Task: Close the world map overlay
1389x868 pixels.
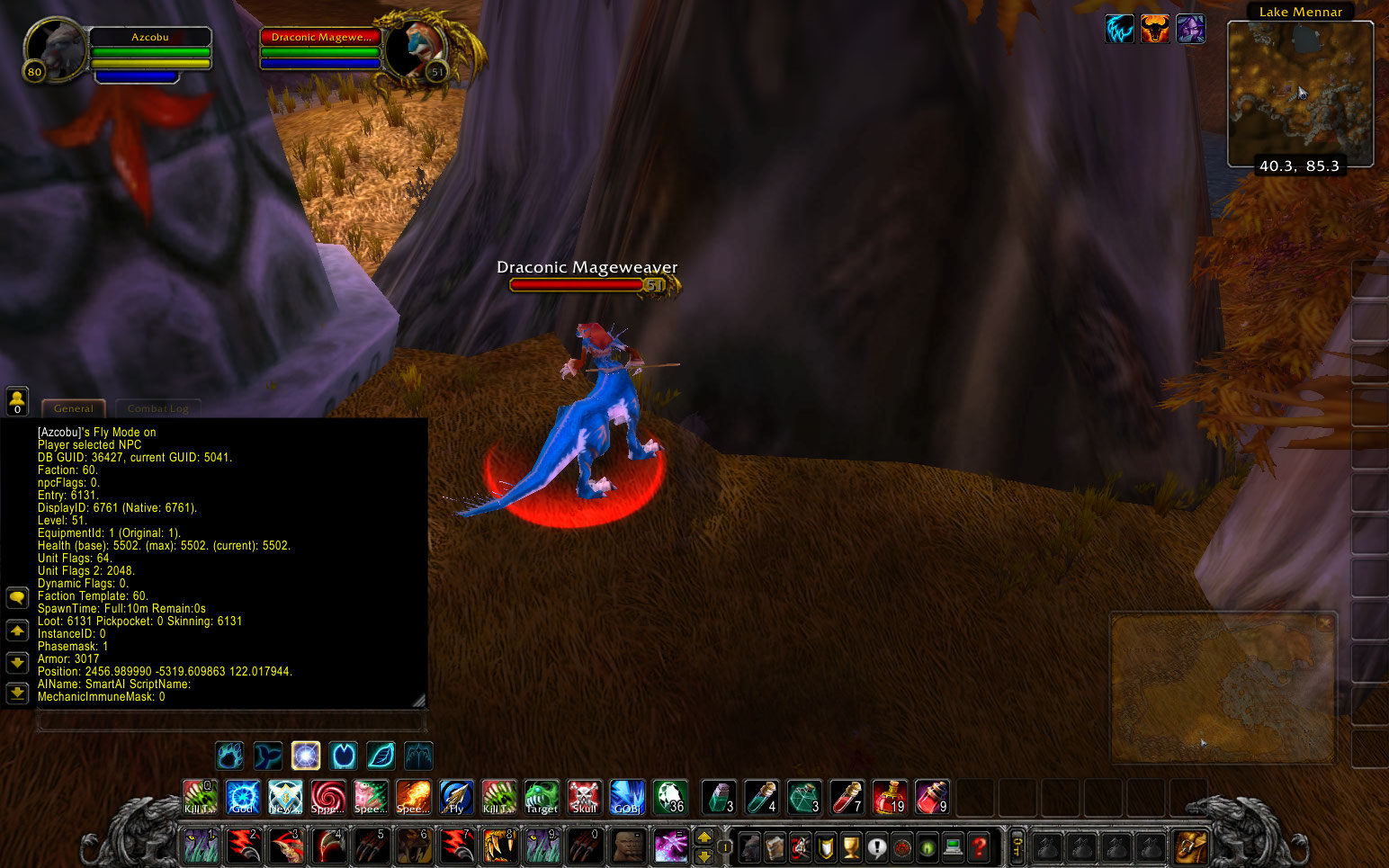Action: click(1324, 622)
